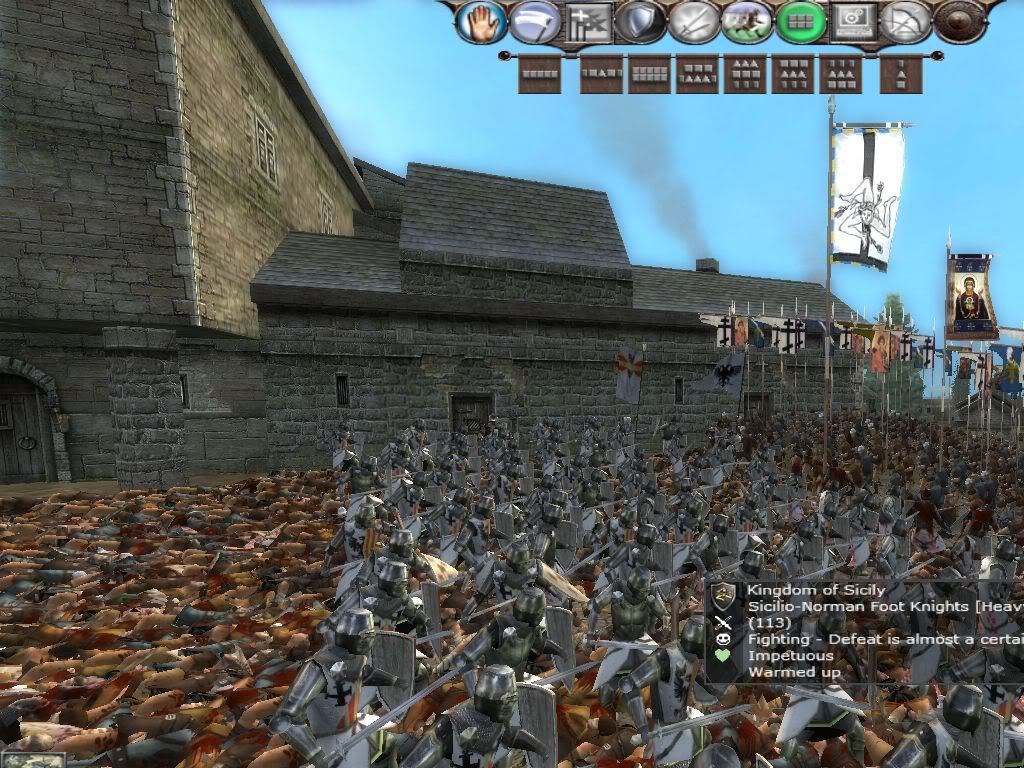Toggle the green highlighted formation button

tap(800, 21)
